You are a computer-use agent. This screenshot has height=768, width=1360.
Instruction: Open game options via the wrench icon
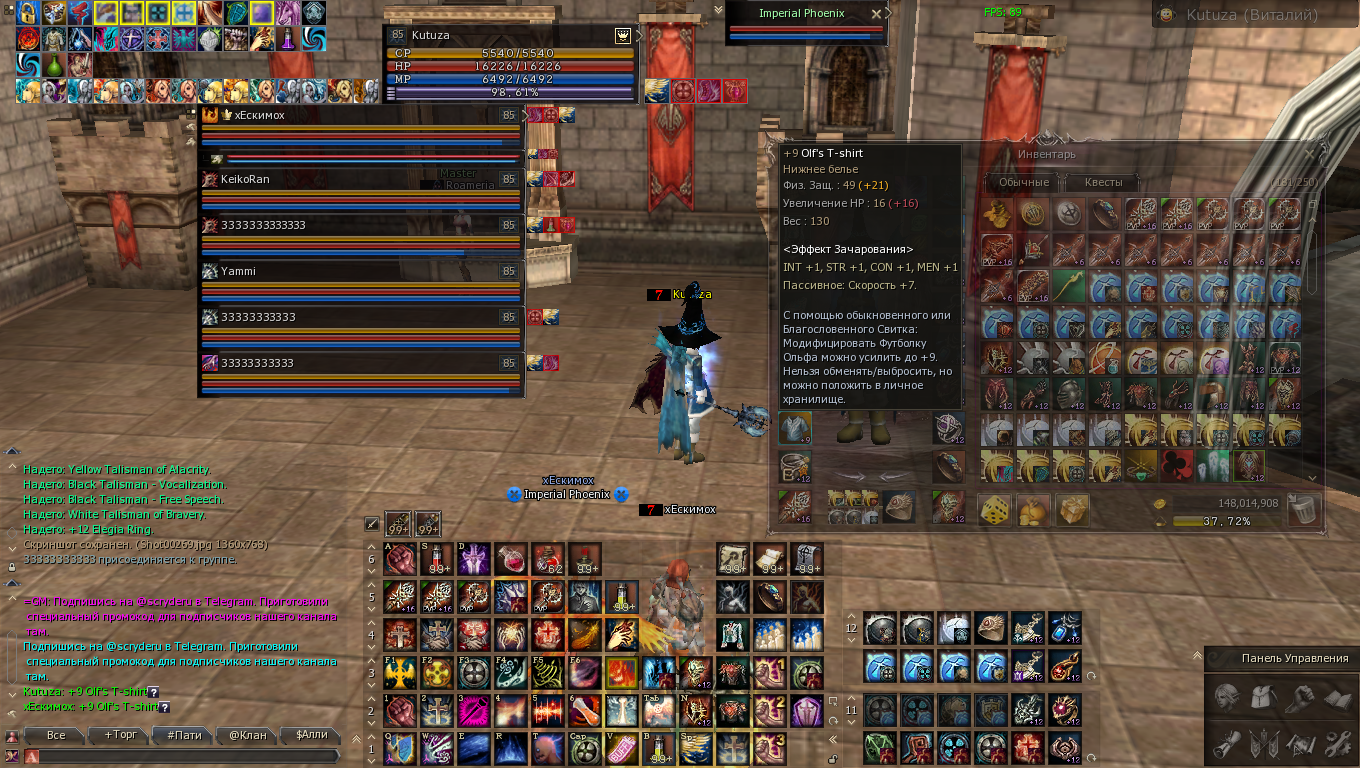[1336, 742]
